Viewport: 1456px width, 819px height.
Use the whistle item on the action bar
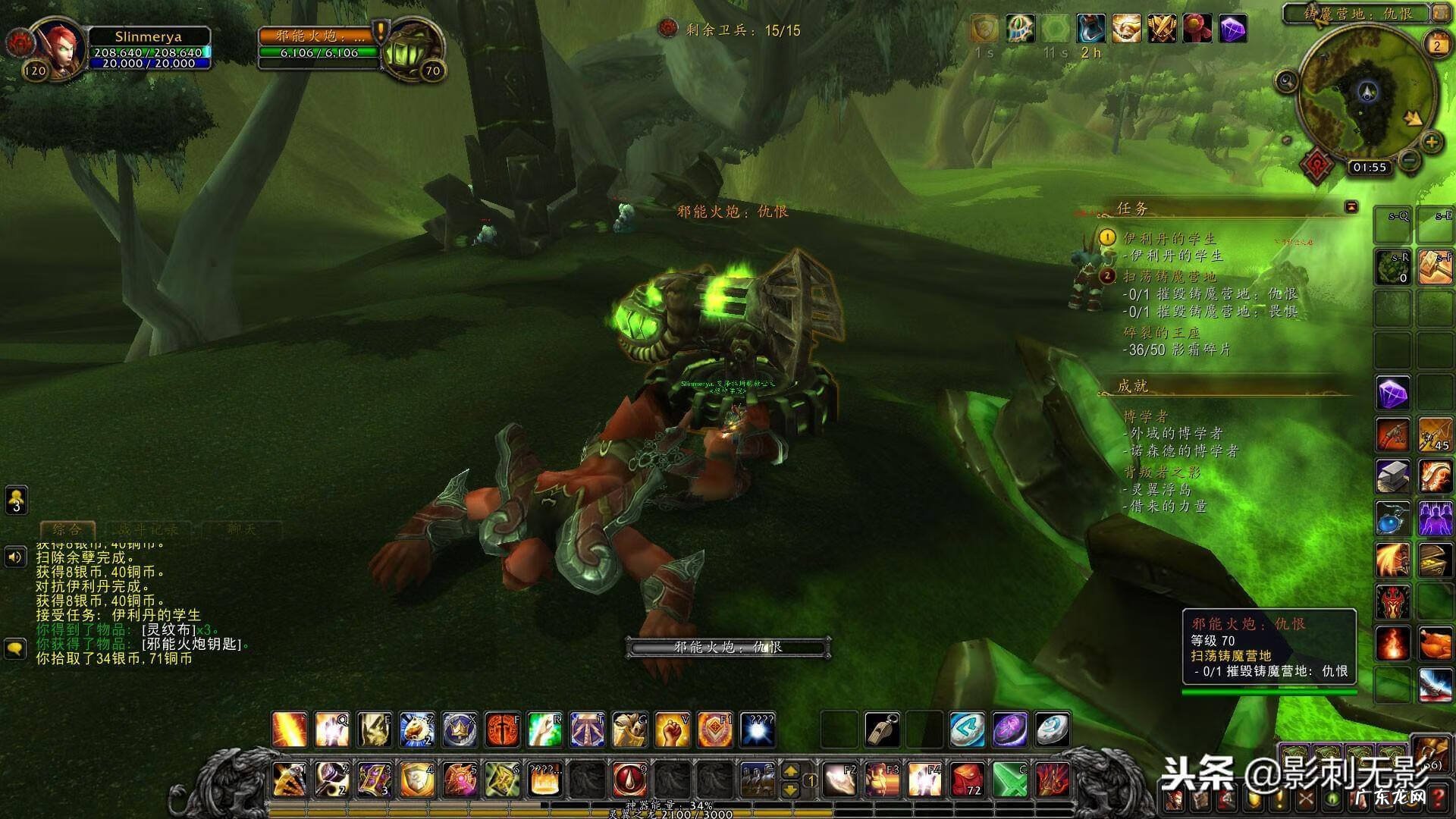point(882,730)
